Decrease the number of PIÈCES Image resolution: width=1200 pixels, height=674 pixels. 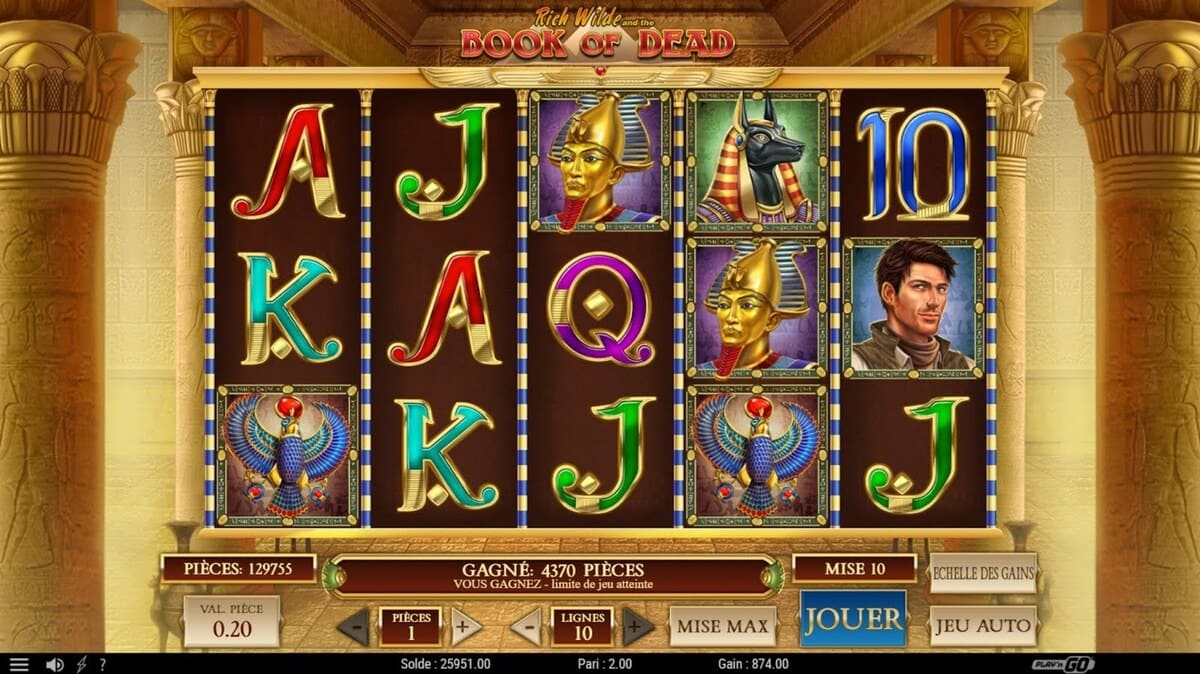point(352,627)
